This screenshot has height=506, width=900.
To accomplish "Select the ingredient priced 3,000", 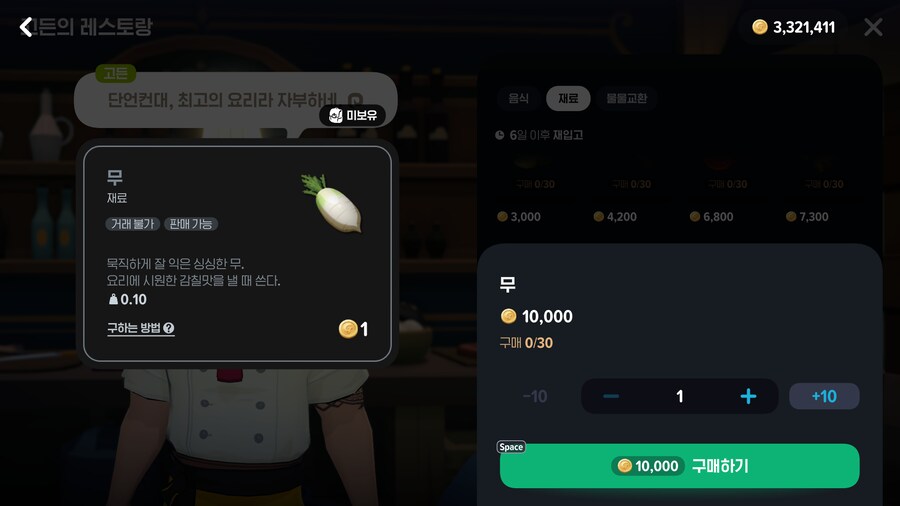I will pyautogui.click(x=520, y=190).
